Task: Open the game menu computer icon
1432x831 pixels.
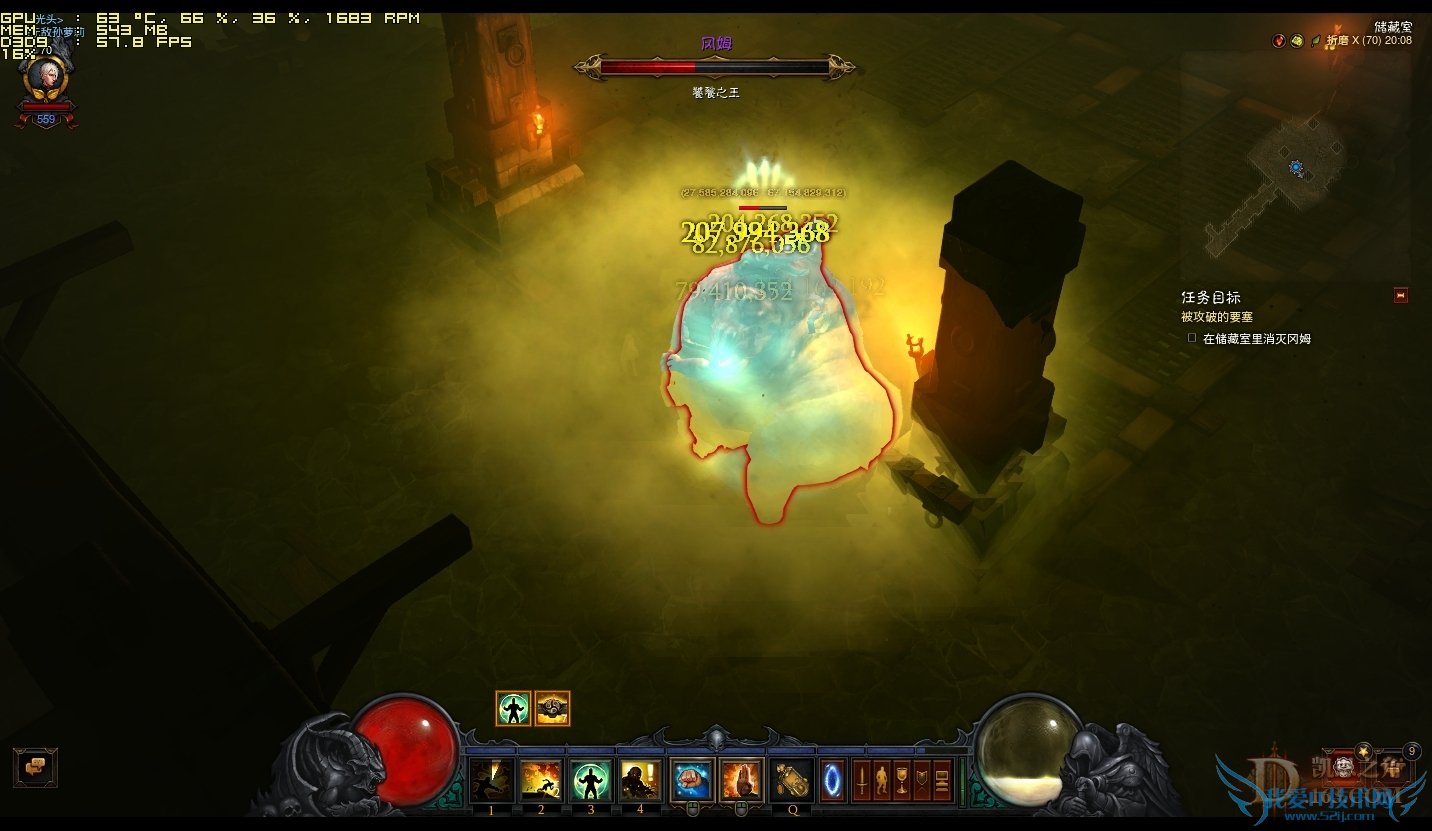Action: (942, 780)
